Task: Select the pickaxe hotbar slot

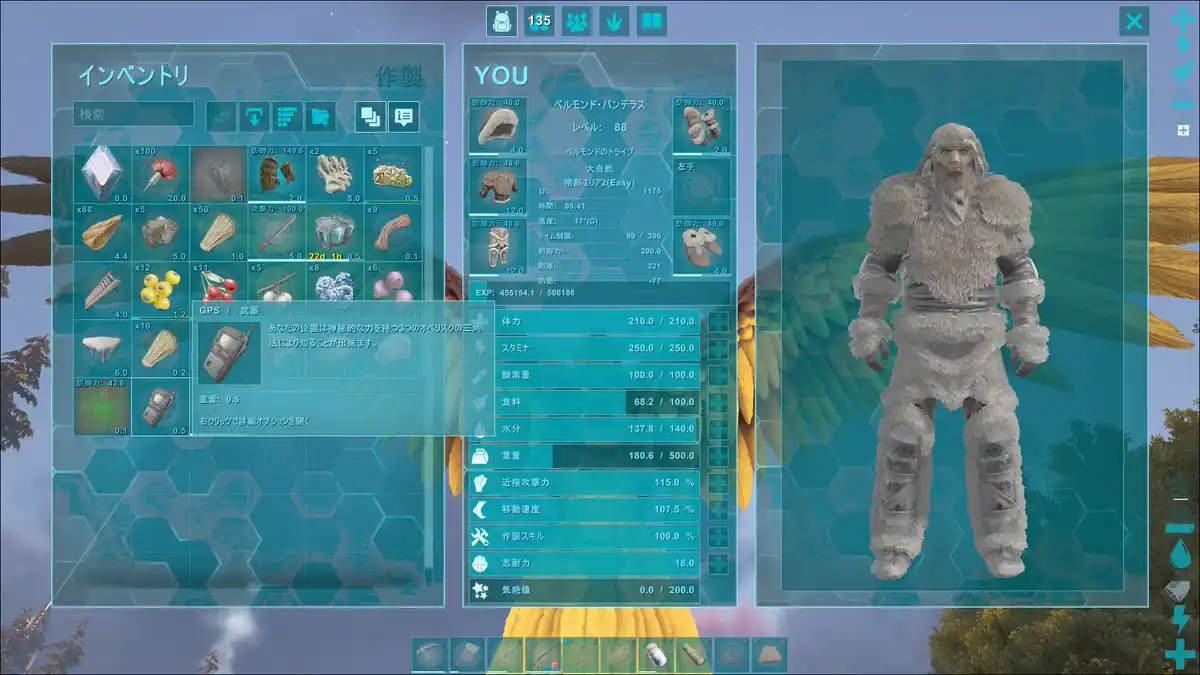Action: coord(428,655)
